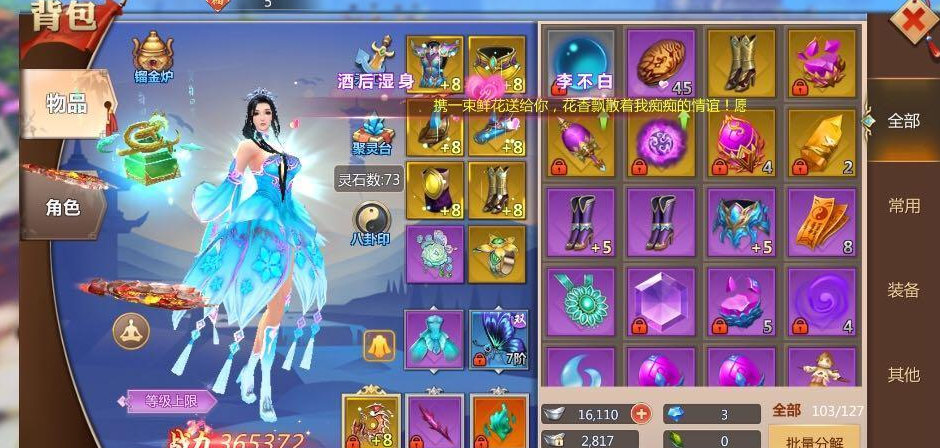Screen dimensions: 940x448
Task: Open the 聚灵台 feature
Action: (x=373, y=137)
